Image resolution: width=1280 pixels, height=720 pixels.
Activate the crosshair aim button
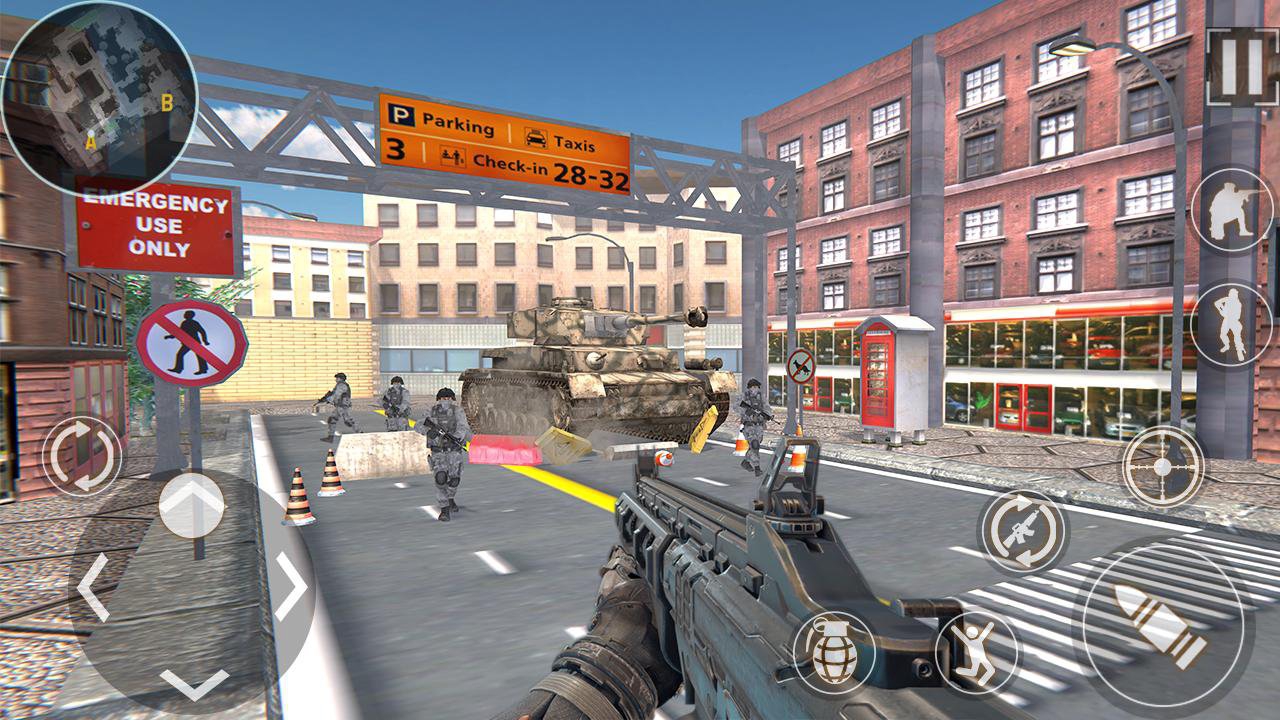[x=1163, y=466]
